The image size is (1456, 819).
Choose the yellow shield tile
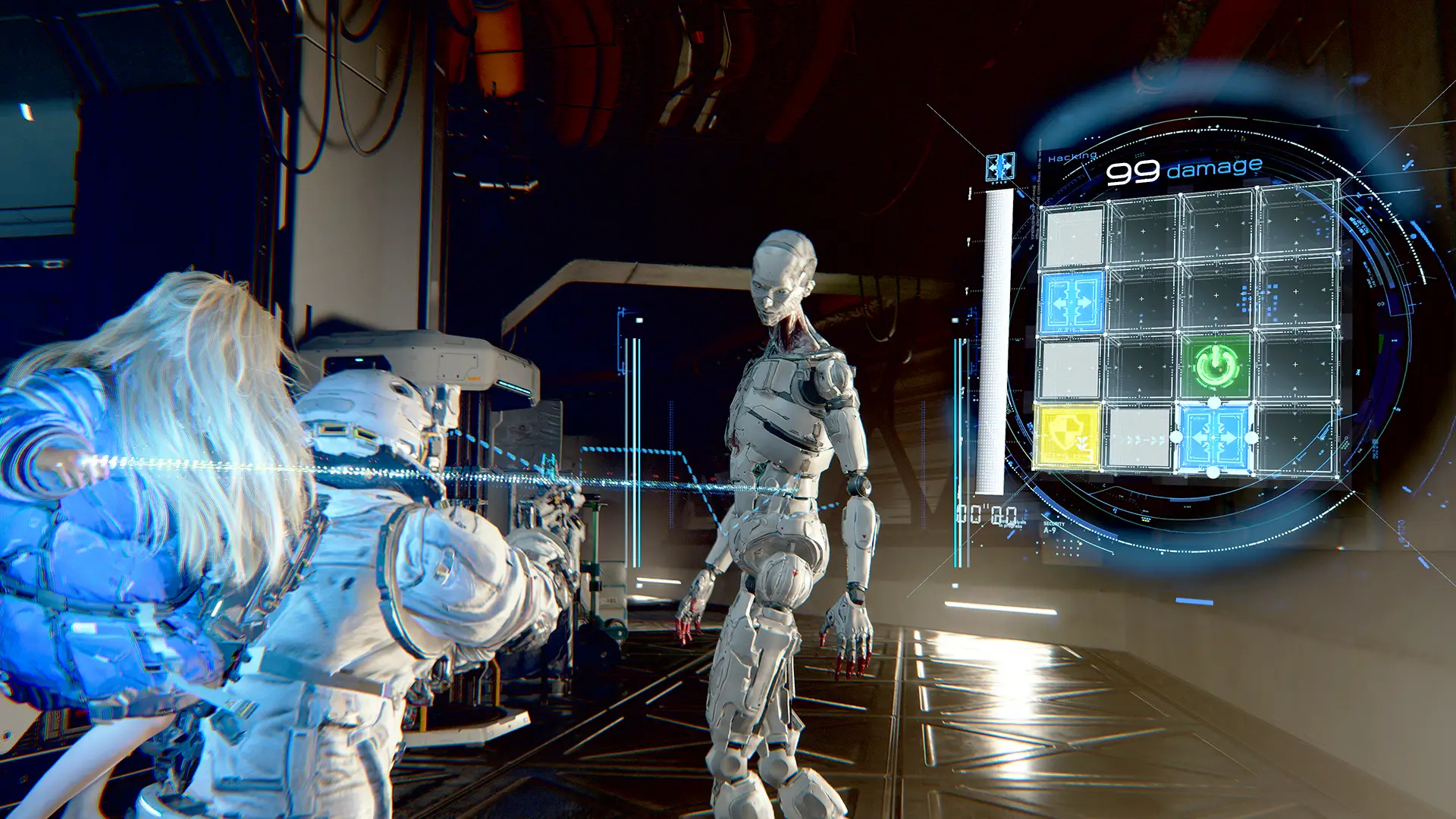[x=1066, y=437]
